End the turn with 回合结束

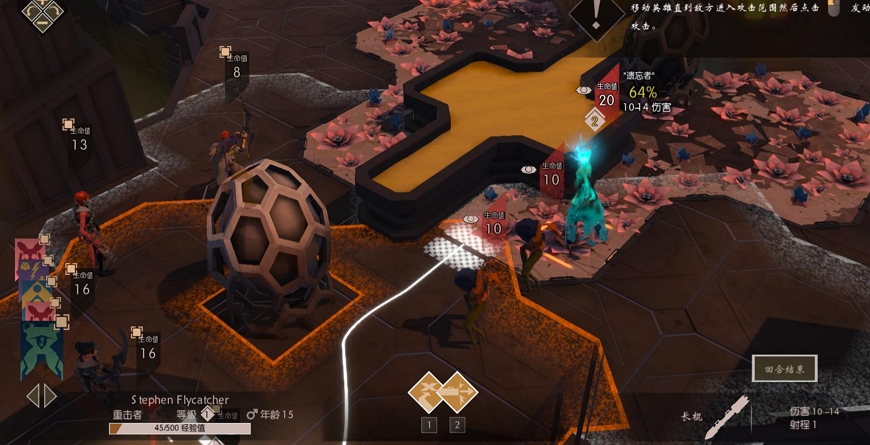tap(784, 369)
